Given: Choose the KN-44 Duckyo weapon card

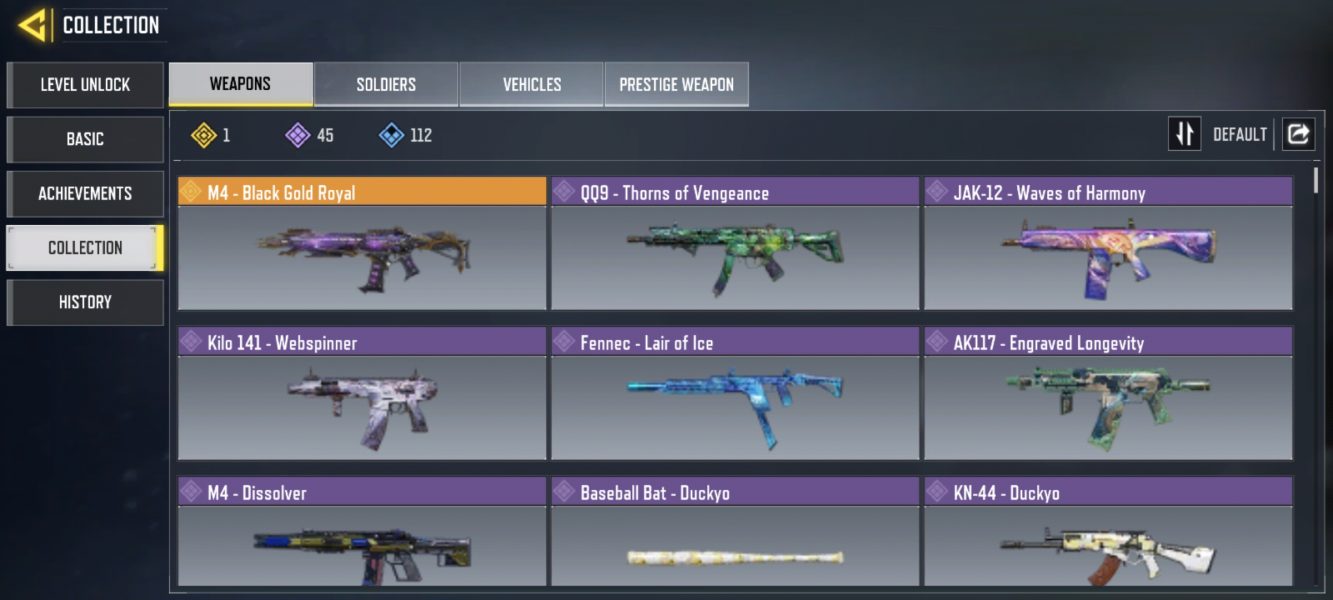Looking at the screenshot, I should click(1108, 535).
